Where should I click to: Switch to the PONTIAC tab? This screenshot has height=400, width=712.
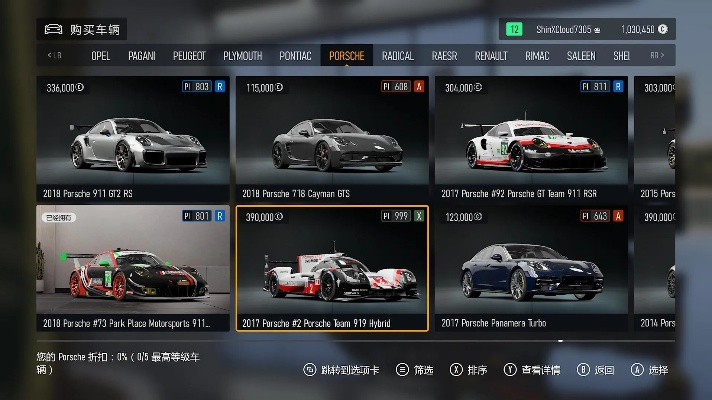point(295,56)
